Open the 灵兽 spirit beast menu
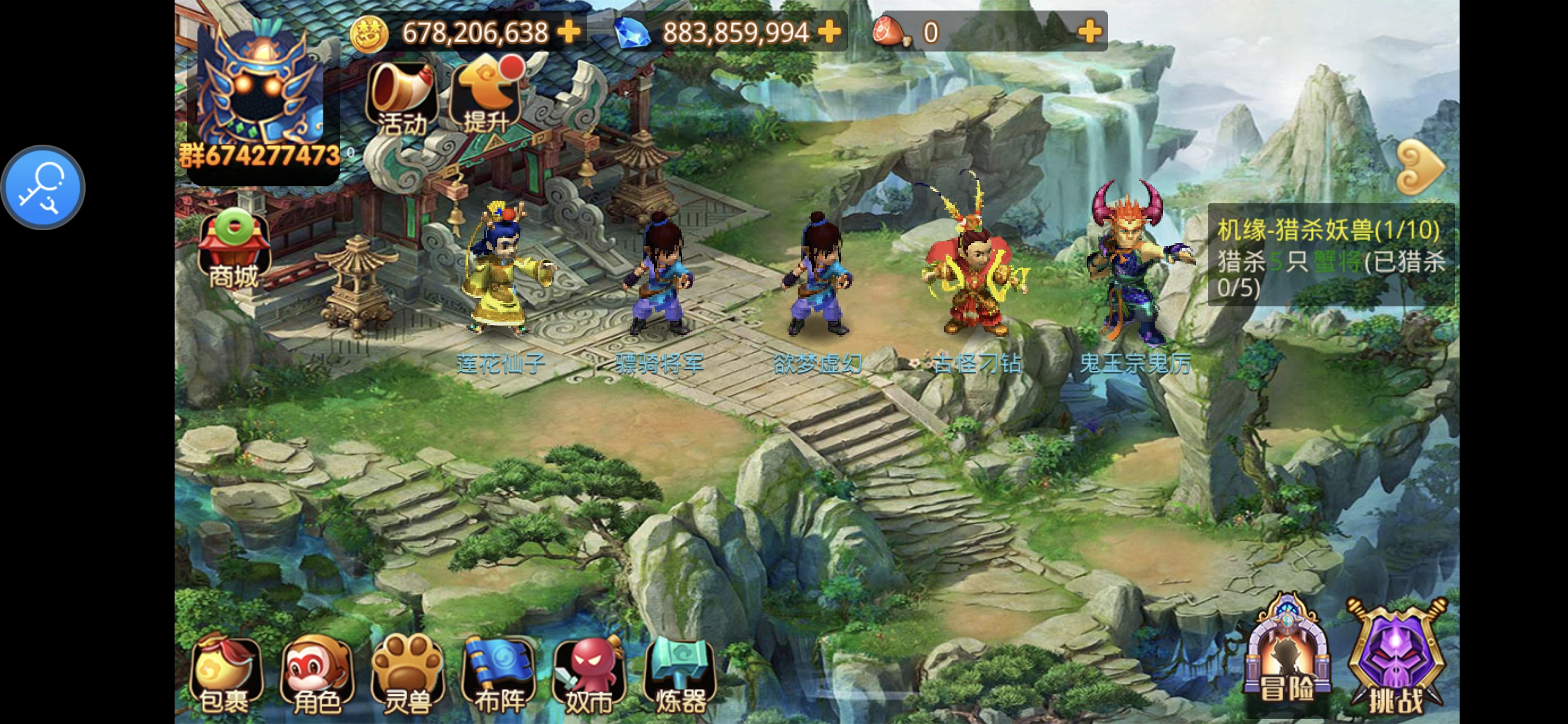The height and width of the screenshot is (724, 1568). coord(408,676)
